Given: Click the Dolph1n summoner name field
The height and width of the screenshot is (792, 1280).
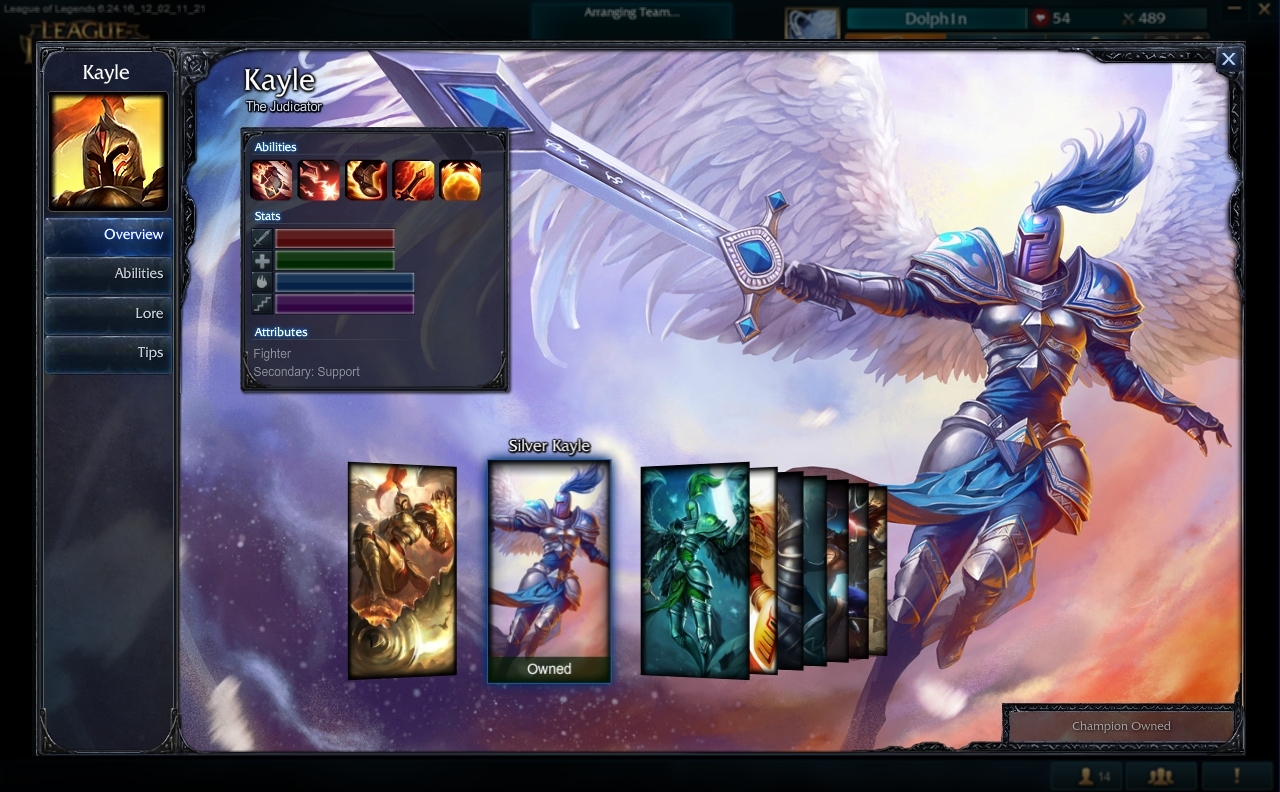Looking at the screenshot, I should click(936, 18).
